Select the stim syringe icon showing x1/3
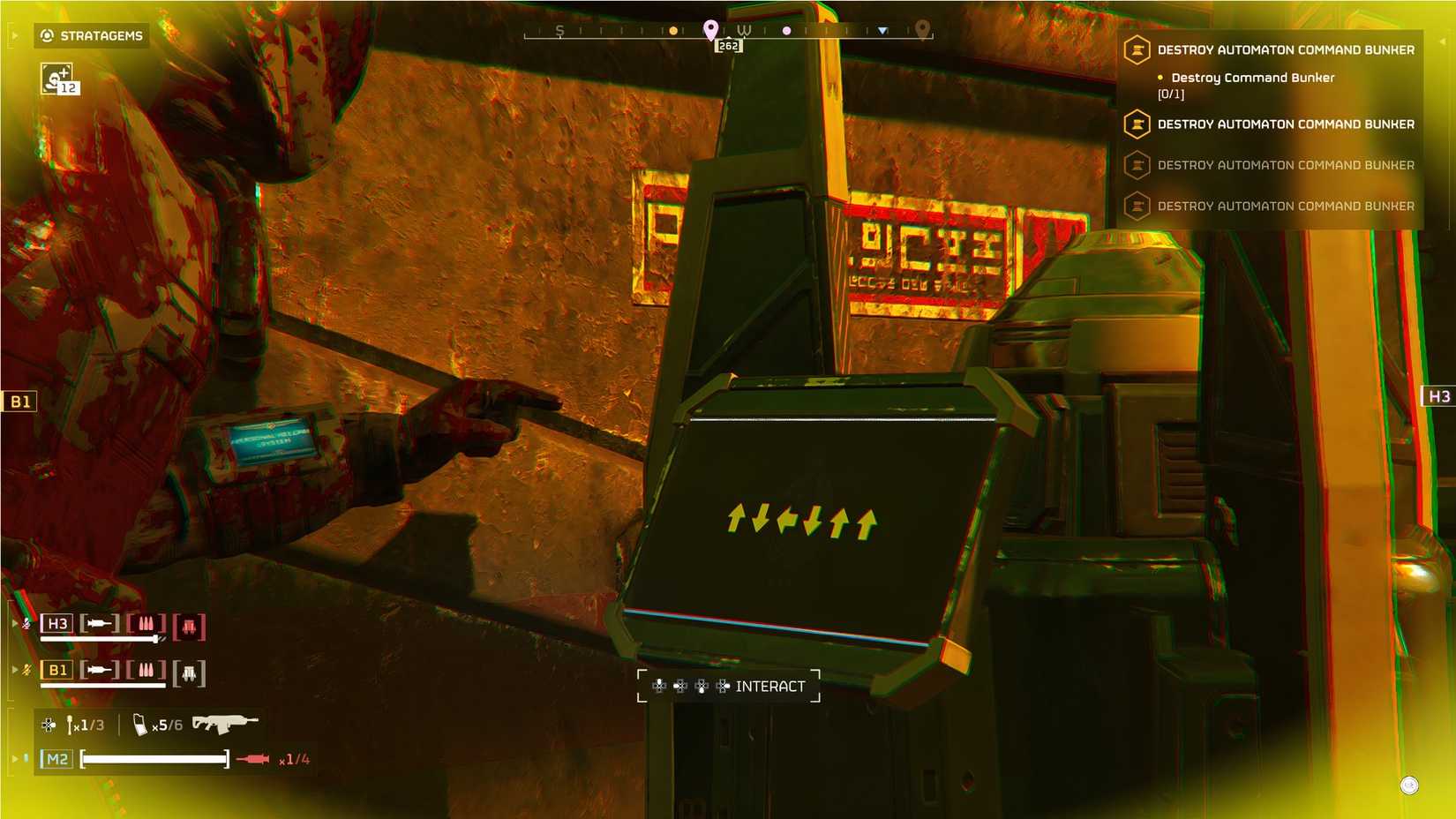This screenshot has height=819, width=1456. coord(71,724)
